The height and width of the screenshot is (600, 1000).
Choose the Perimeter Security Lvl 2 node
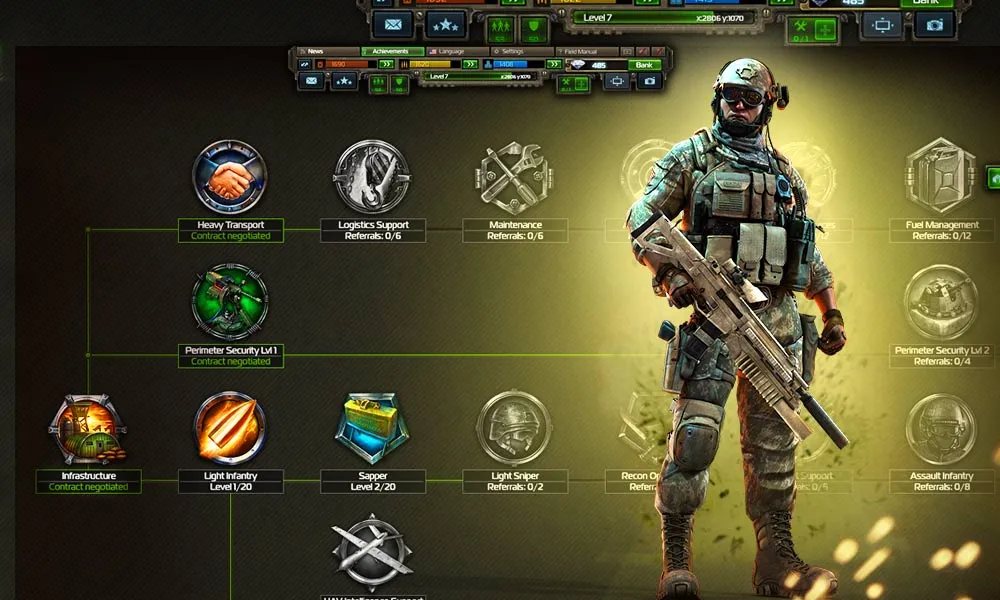click(x=940, y=302)
